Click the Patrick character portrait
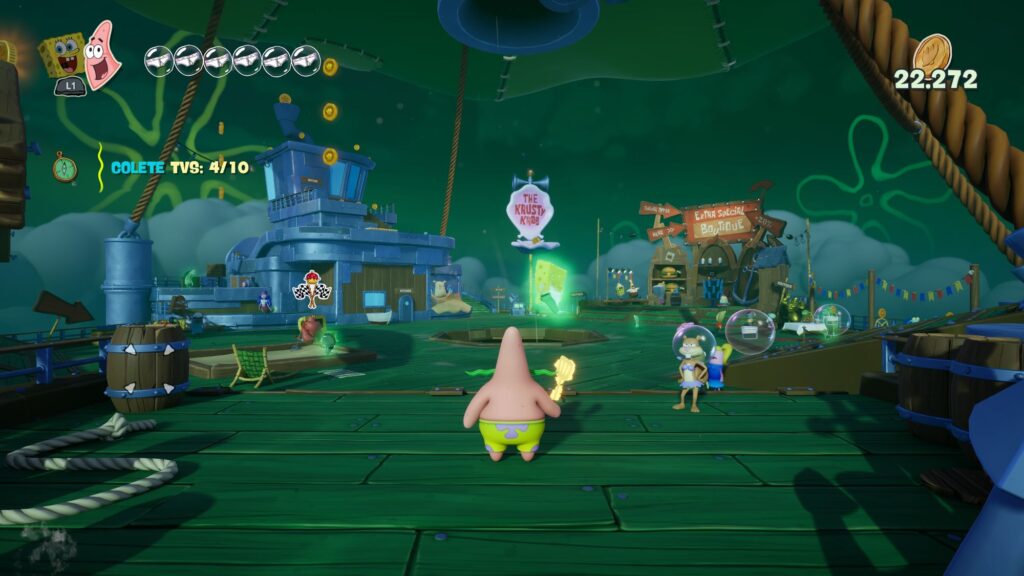This screenshot has height=576, width=1024. coord(102,54)
